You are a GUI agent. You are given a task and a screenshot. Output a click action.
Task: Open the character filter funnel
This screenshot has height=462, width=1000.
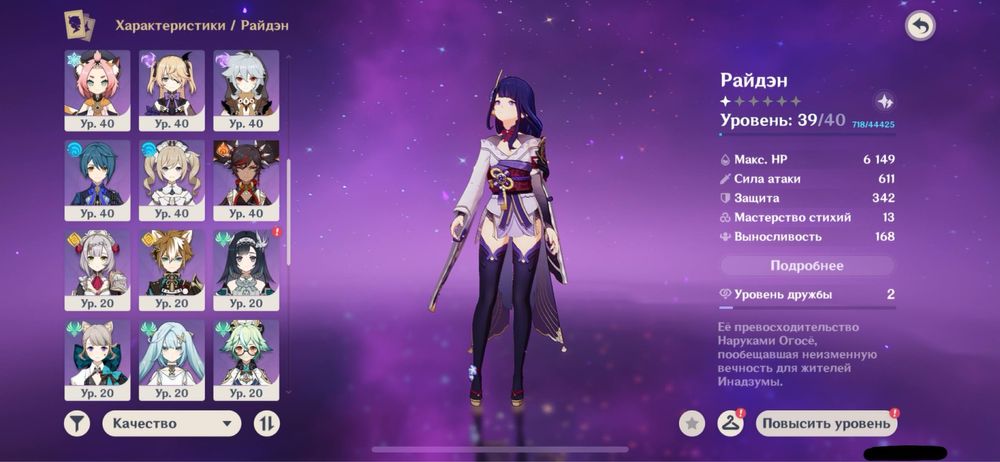[x=77, y=423]
